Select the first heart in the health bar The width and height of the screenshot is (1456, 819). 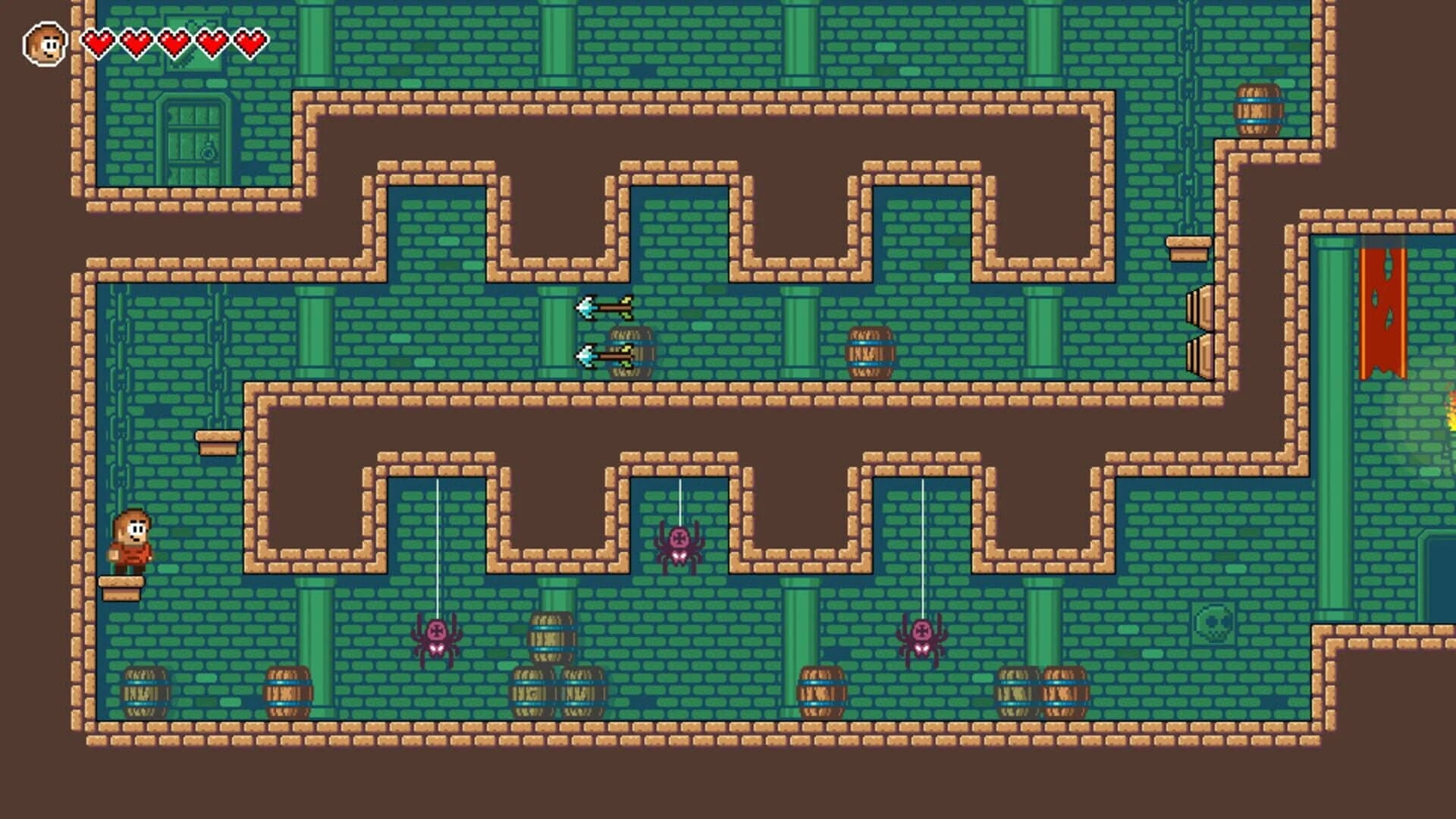(x=99, y=42)
